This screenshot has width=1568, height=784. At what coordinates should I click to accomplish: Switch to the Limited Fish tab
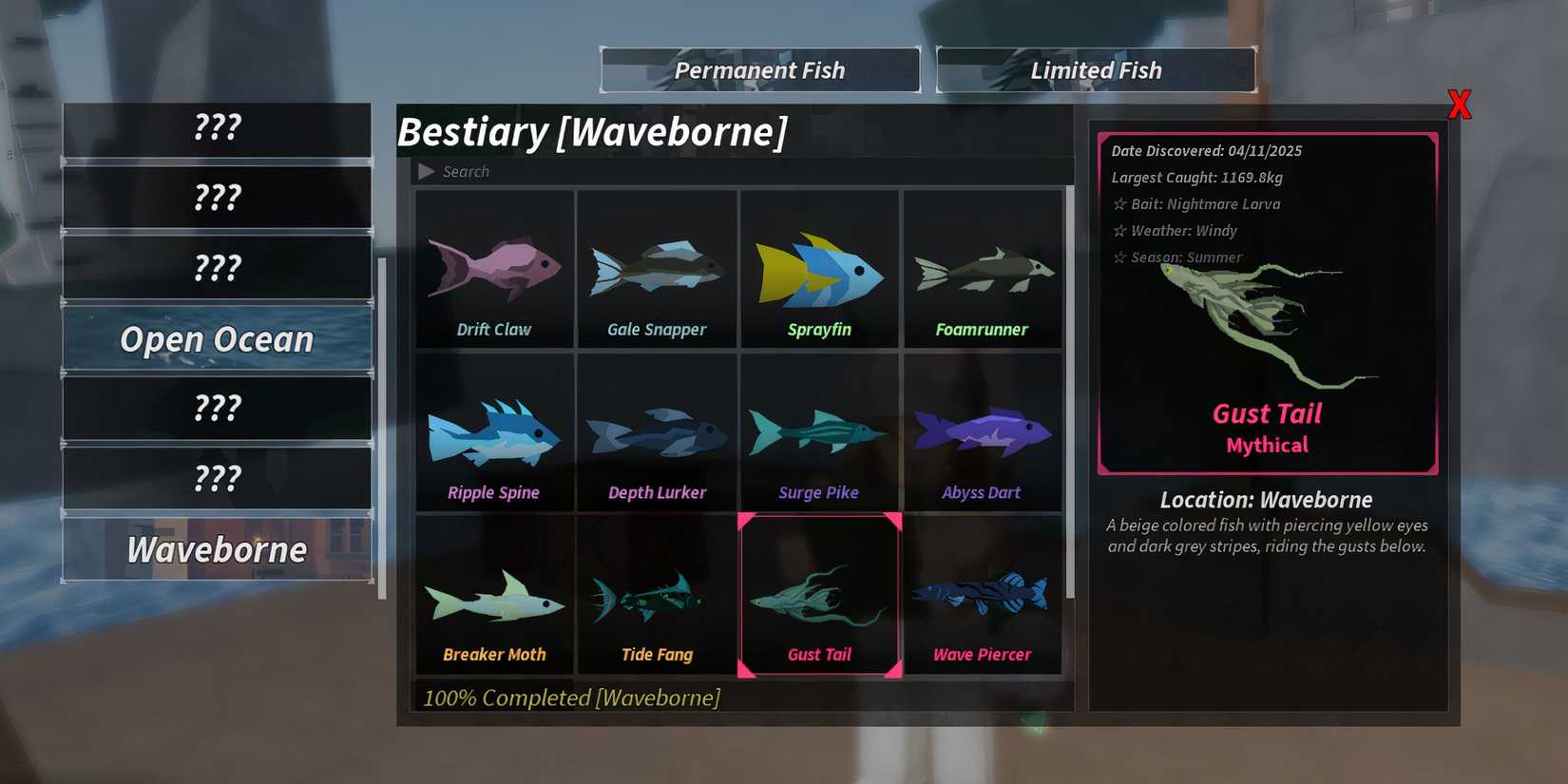click(1095, 68)
